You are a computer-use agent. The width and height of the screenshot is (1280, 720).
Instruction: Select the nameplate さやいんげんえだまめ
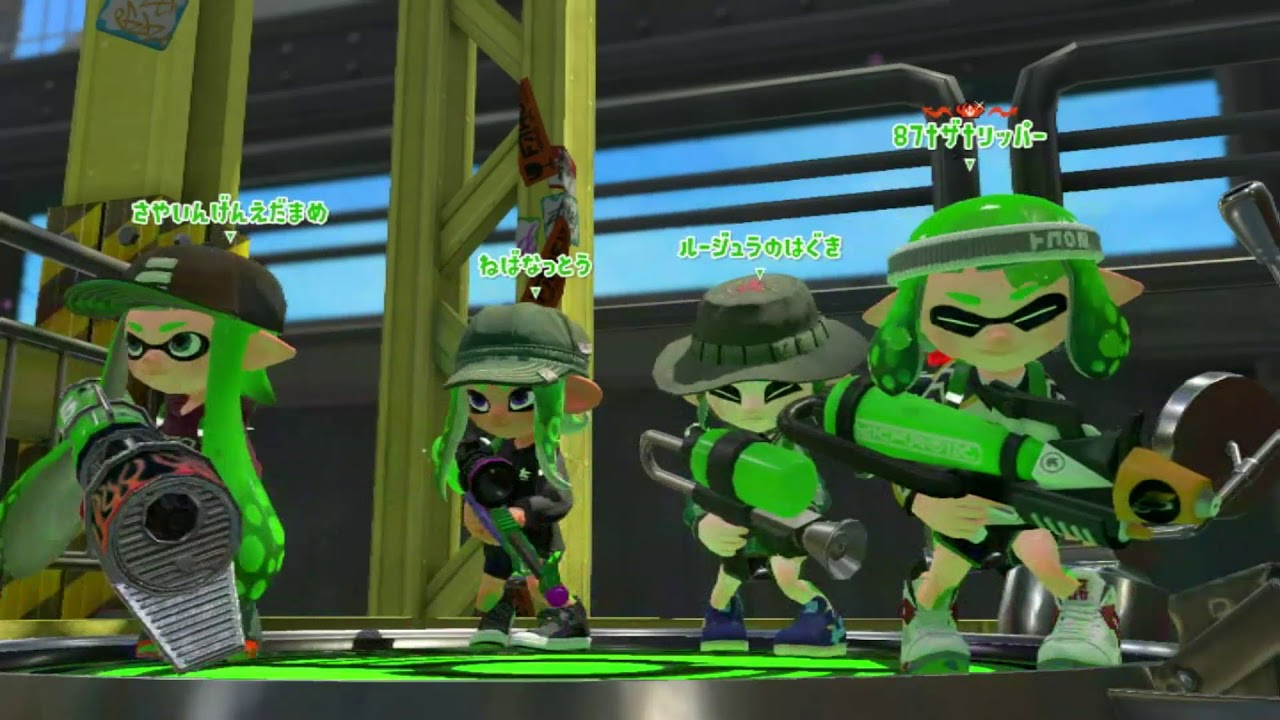pyautogui.click(x=230, y=212)
